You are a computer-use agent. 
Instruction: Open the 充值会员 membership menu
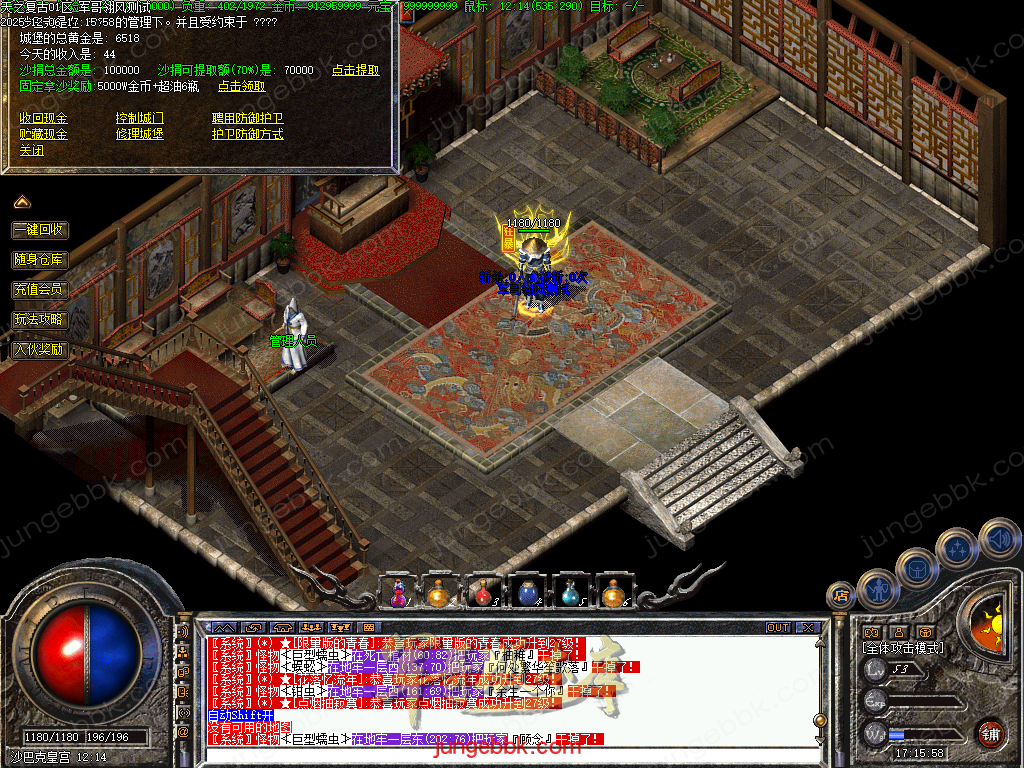[40, 289]
